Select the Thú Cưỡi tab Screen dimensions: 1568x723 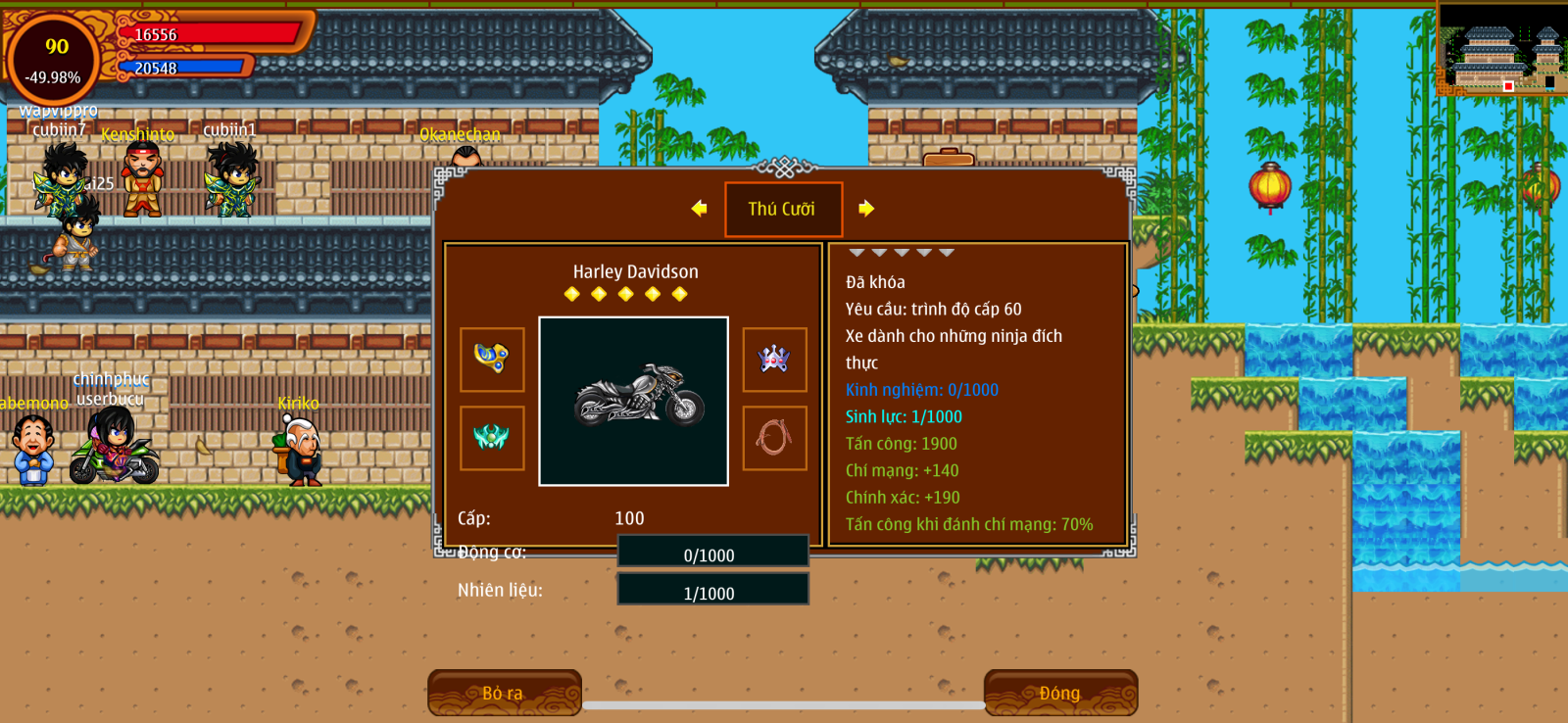pyautogui.click(x=783, y=209)
